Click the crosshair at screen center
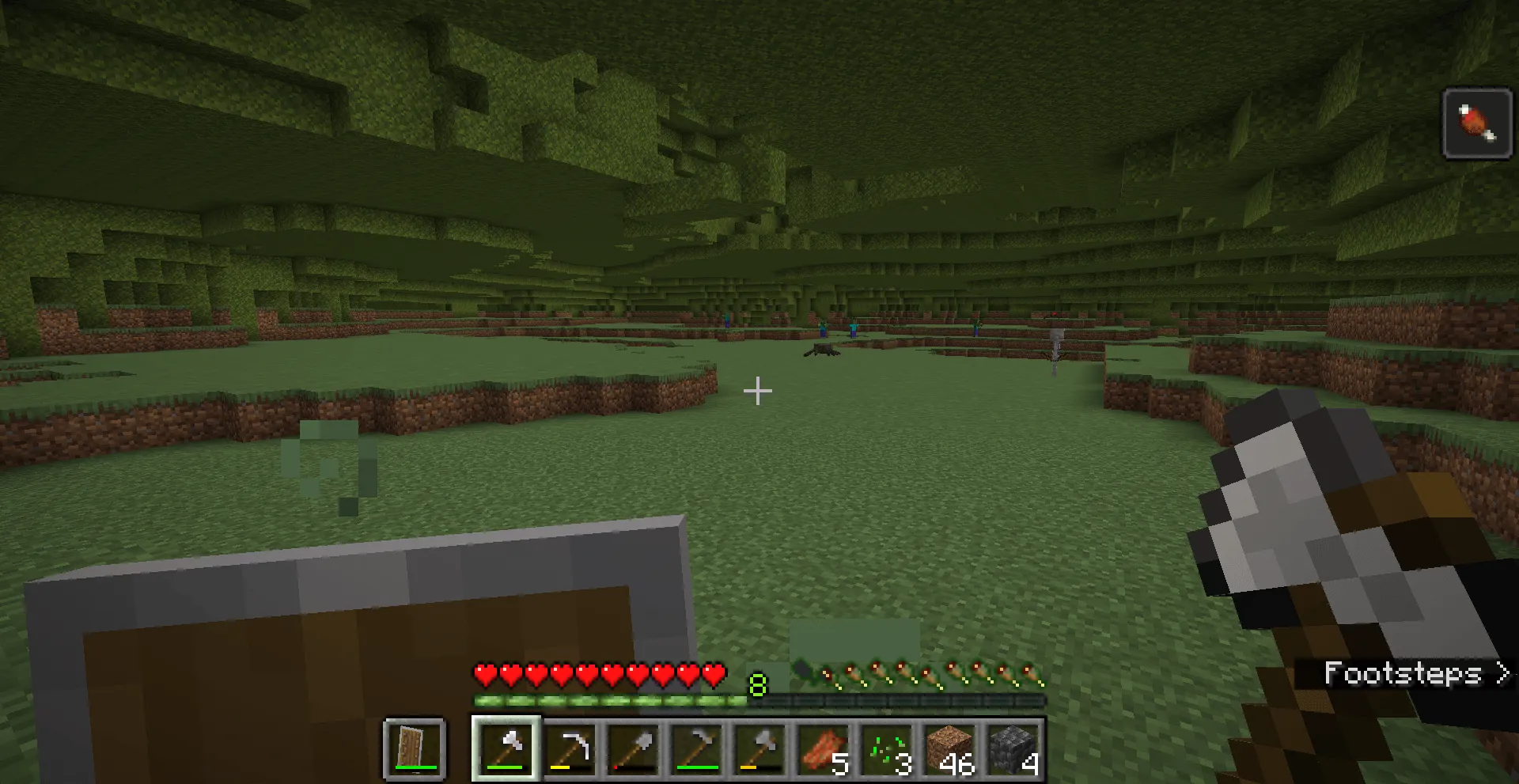Image resolution: width=1519 pixels, height=784 pixels. coord(758,391)
